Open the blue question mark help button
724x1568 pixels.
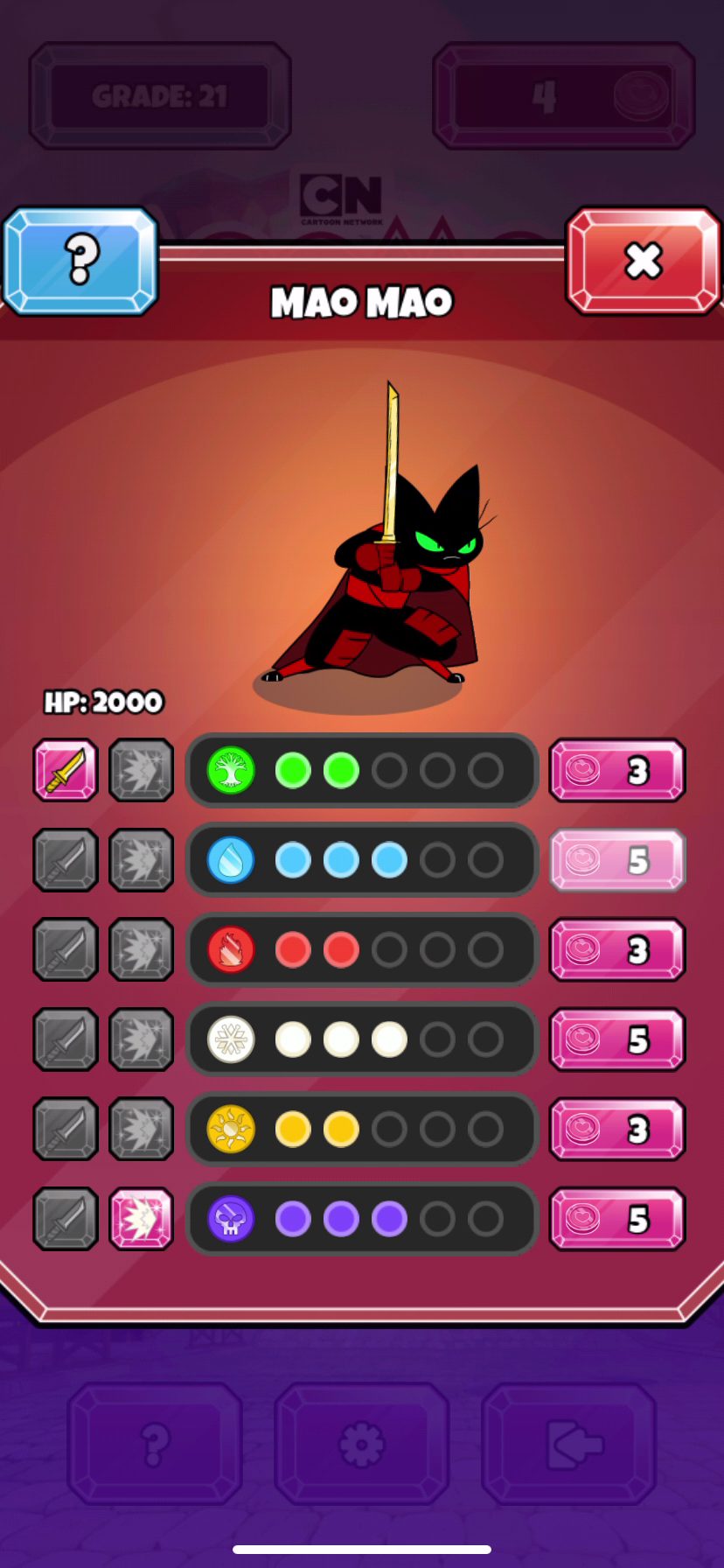tap(80, 260)
